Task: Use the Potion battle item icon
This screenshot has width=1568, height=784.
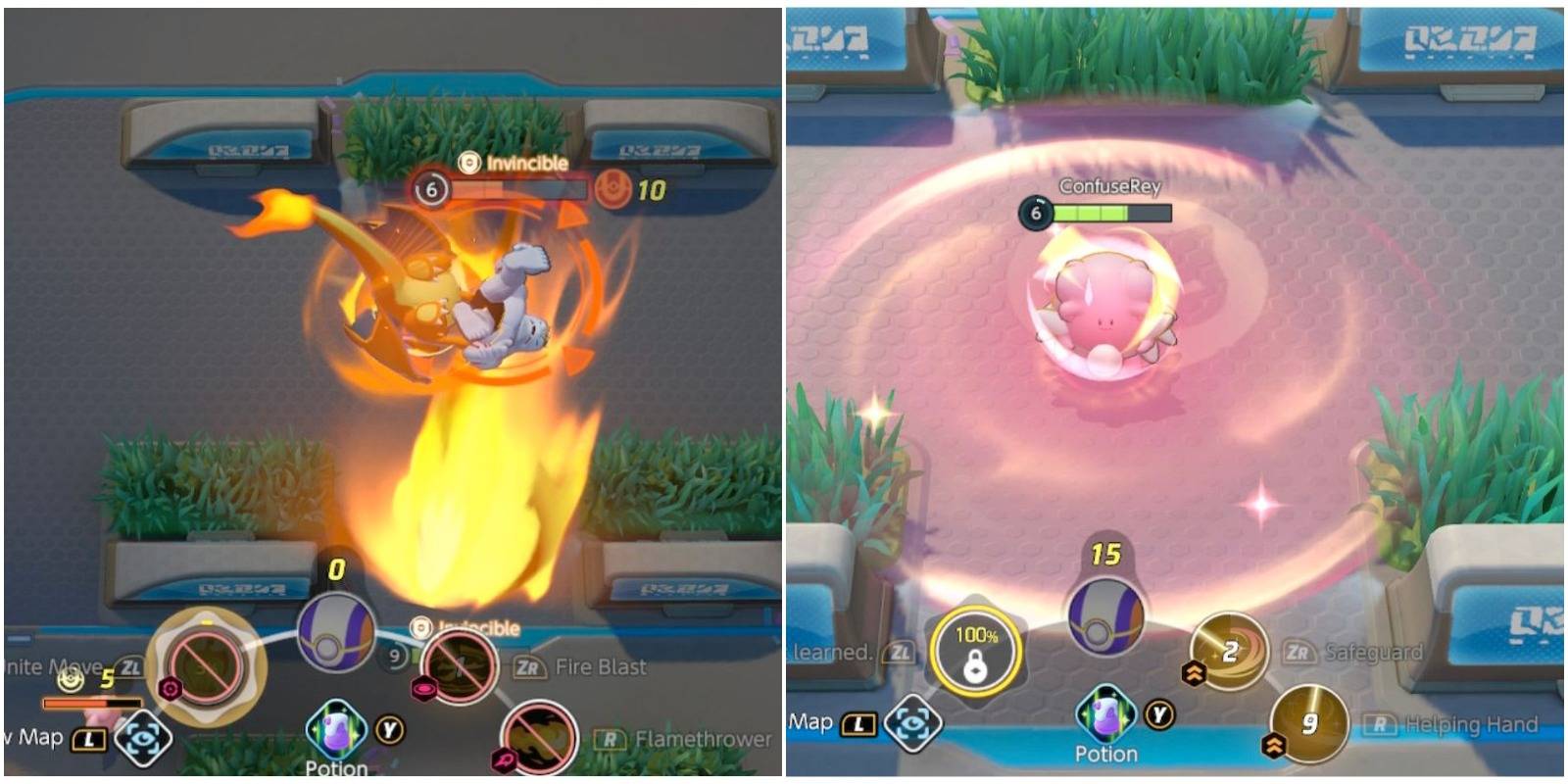Action: tap(334, 723)
